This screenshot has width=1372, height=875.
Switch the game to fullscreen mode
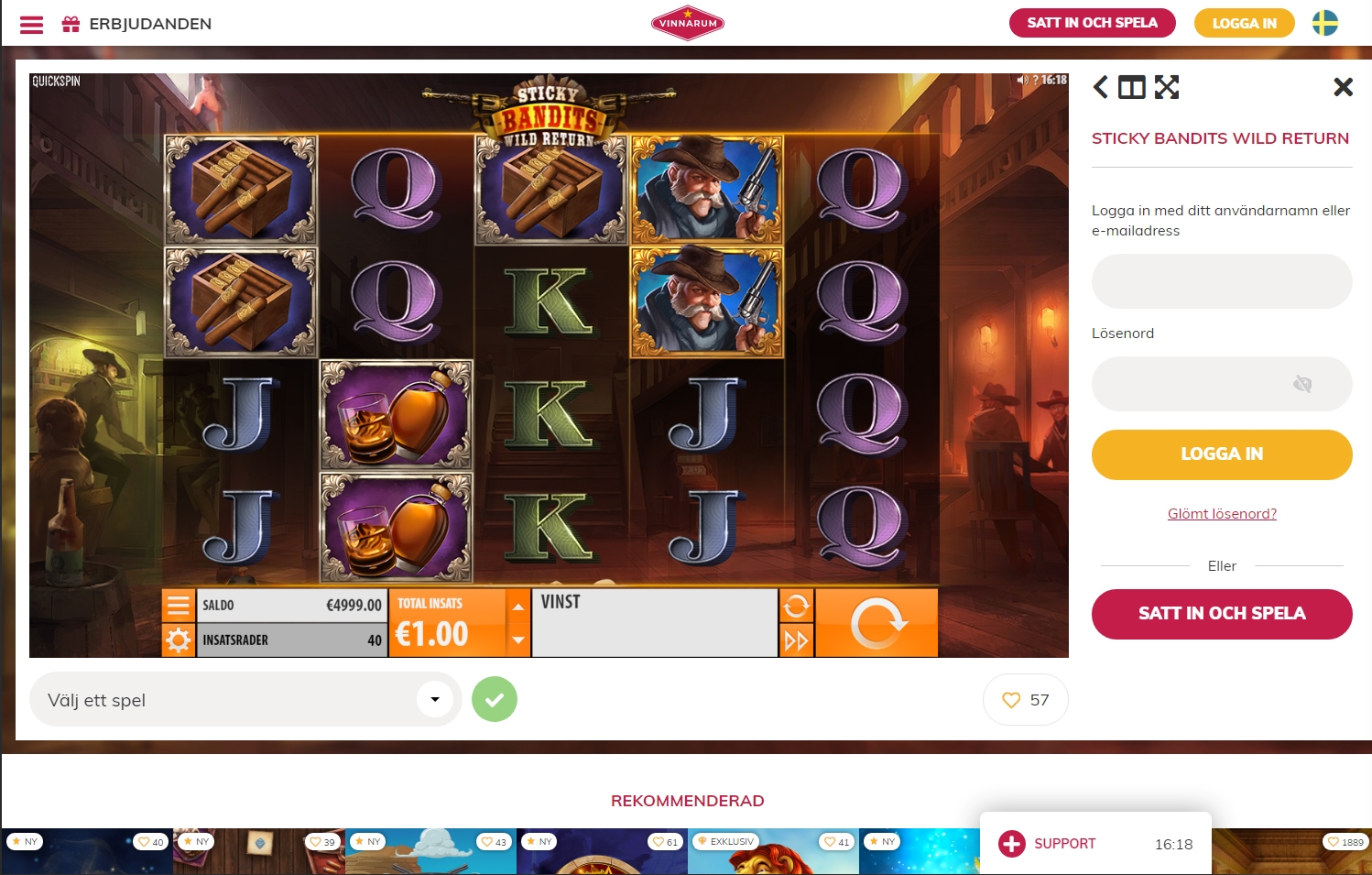point(1166,87)
